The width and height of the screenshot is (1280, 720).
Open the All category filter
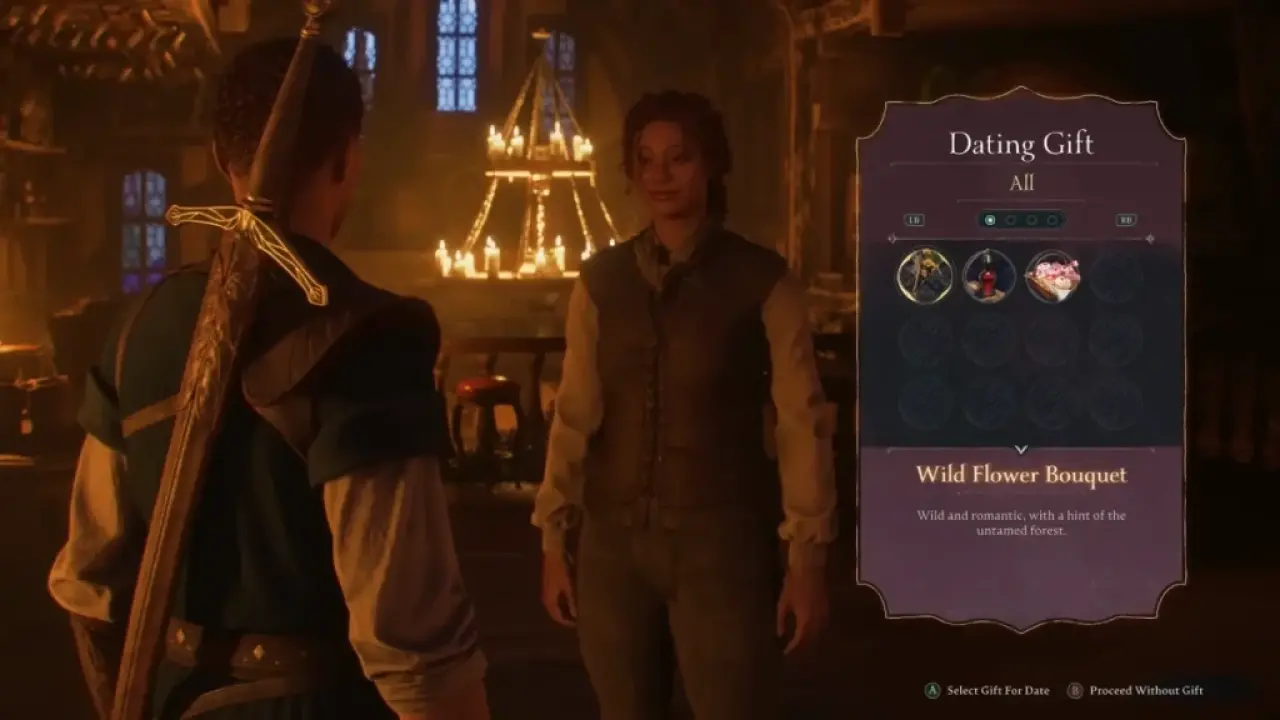(1022, 183)
